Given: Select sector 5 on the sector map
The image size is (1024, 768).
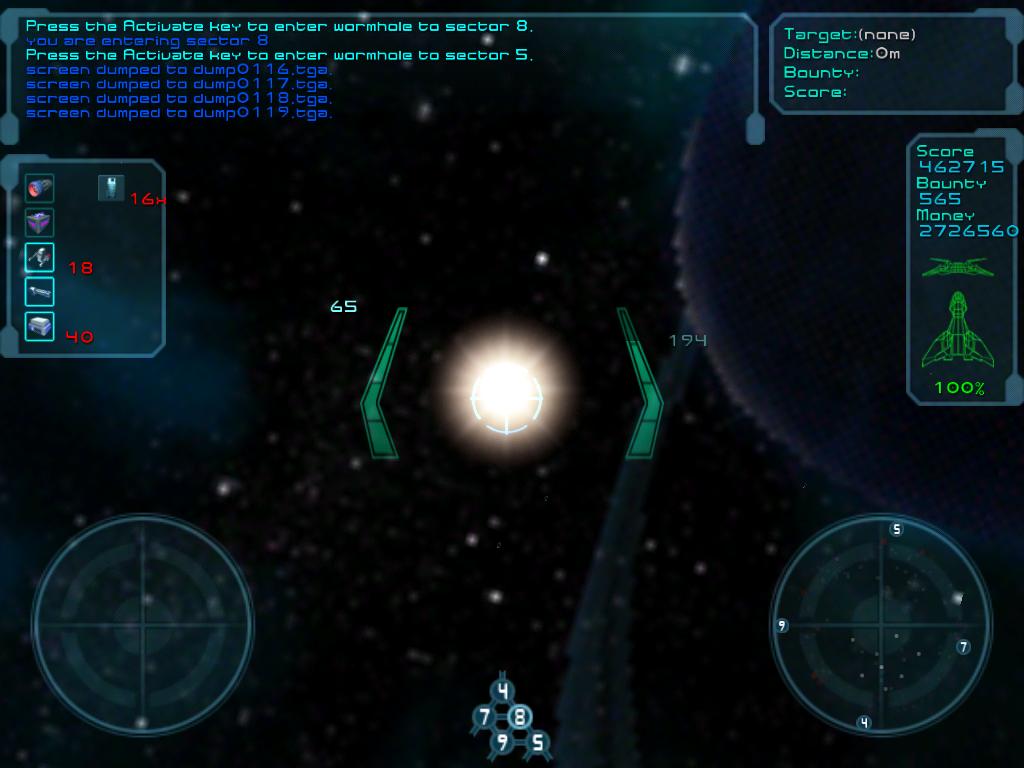Looking at the screenshot, I should pos(538,742).
